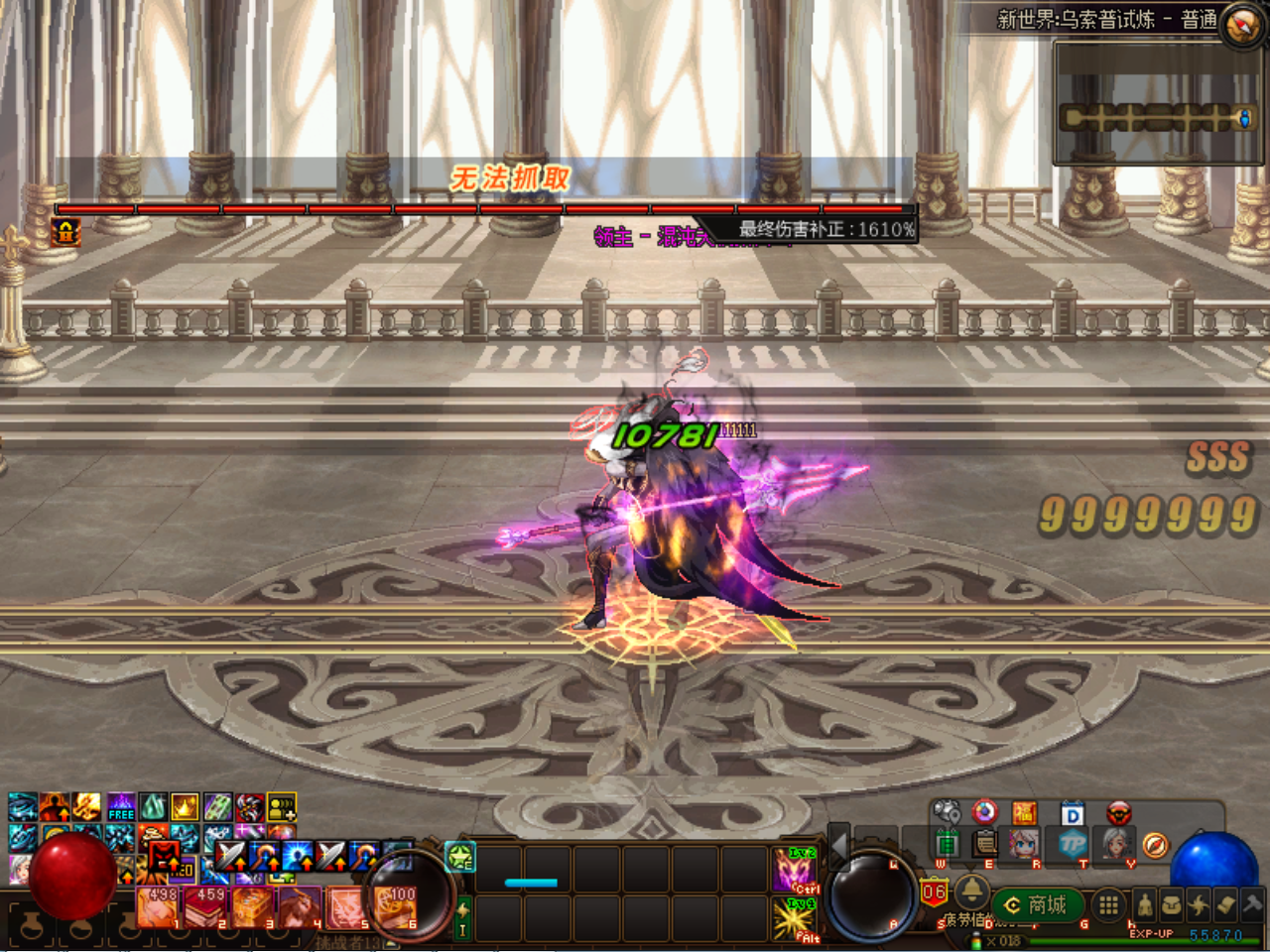The height and width of the screenshot is (952, 1270).
Task: Open the quest scroll icon
Action: 1225,904
